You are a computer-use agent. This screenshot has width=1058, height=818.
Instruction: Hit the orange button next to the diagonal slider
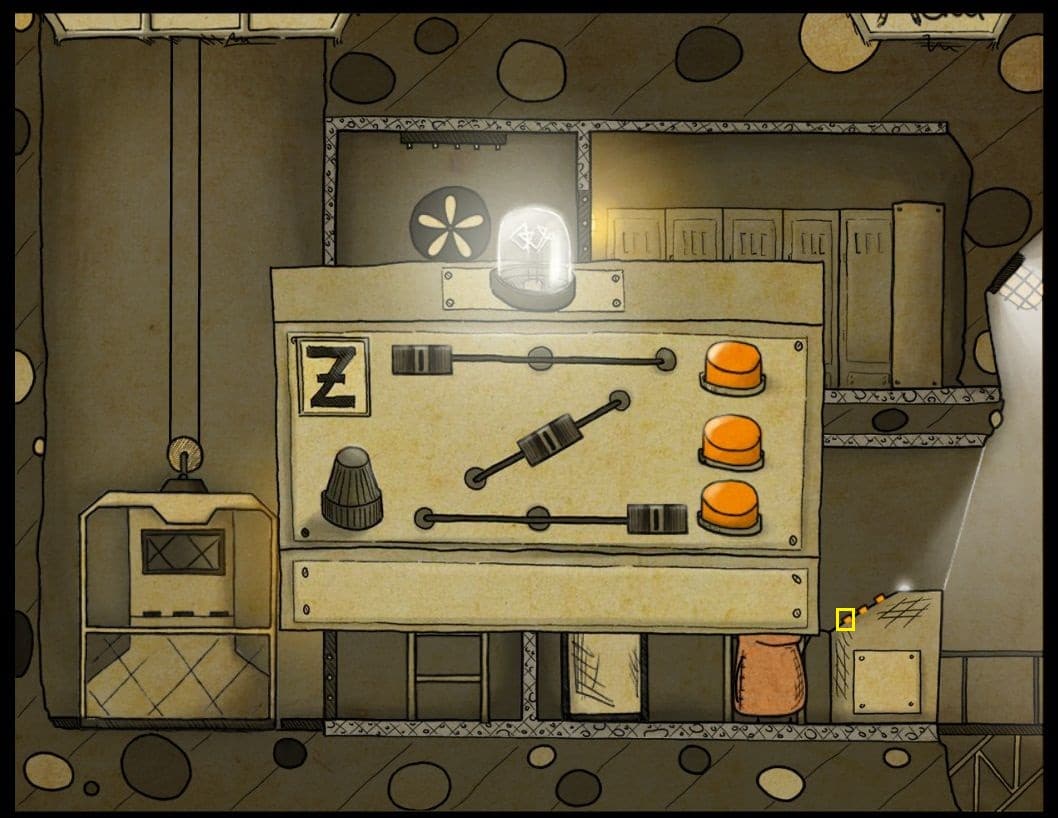[x=732, y=440]
